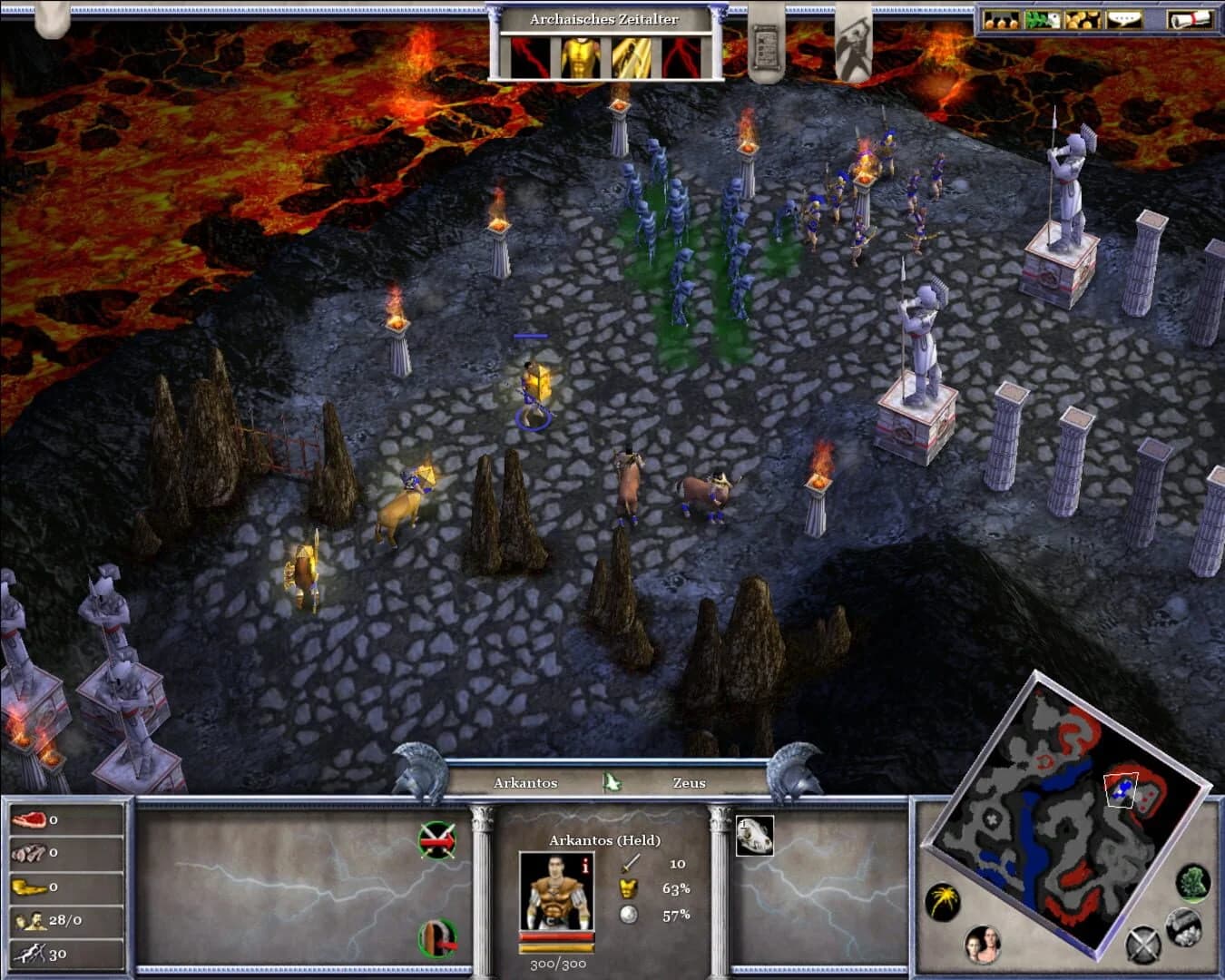Click the Archaisches Zeitalter title bar
The height and width of the screenshot is (980, 1225).
tap(606, 19)
